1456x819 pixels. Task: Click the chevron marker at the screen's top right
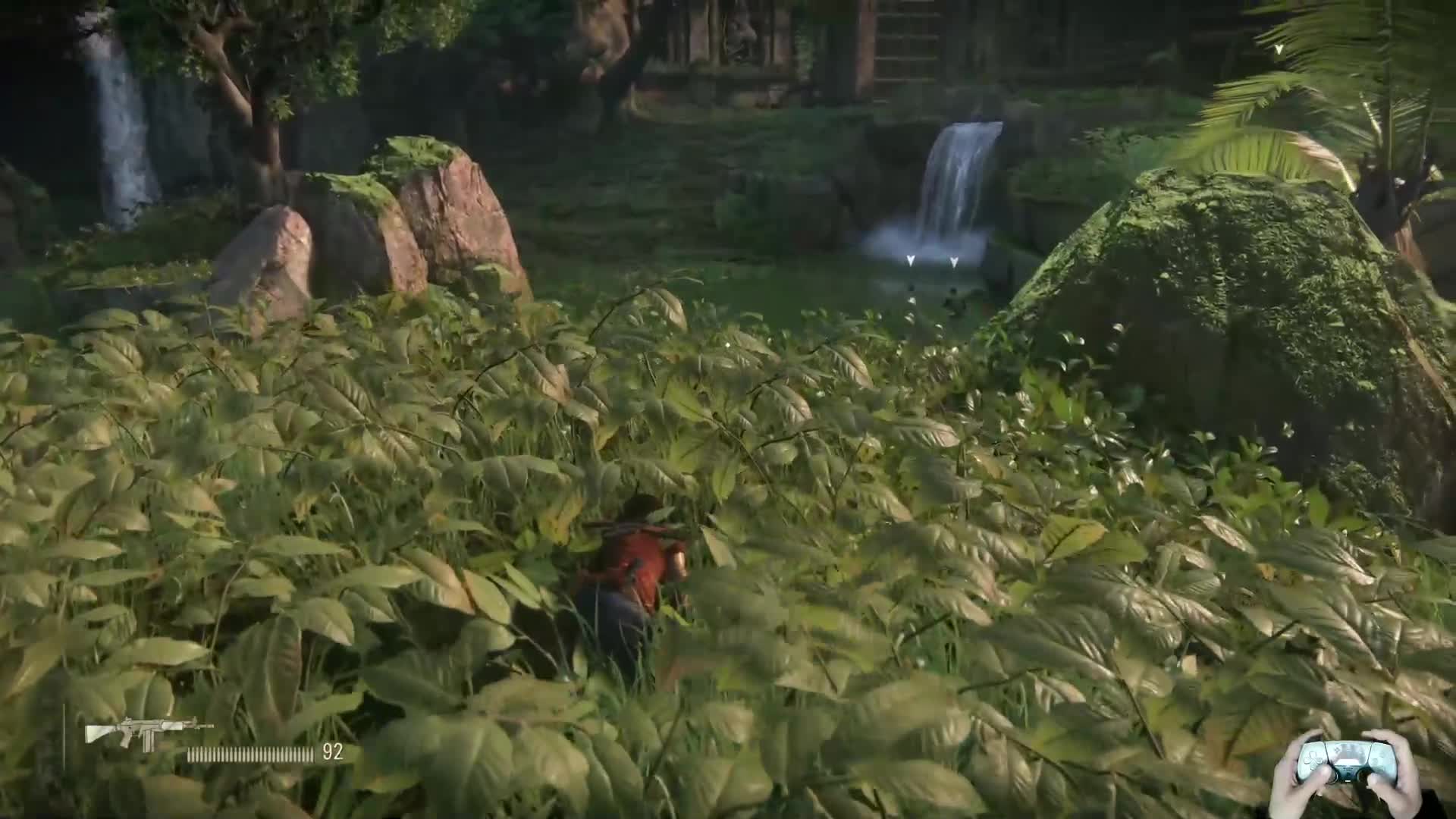pyautogui.click(x=1279, y=49)
